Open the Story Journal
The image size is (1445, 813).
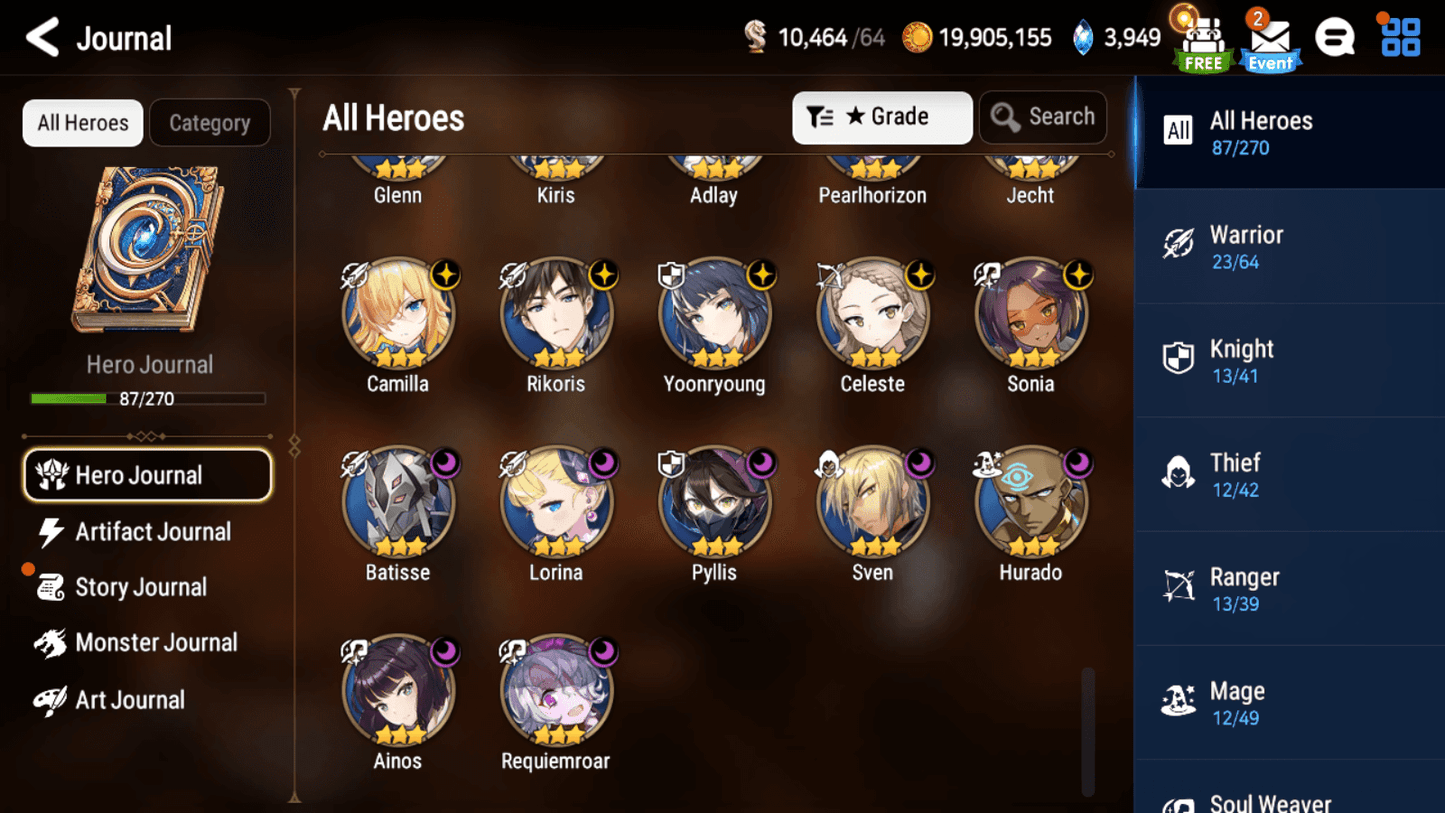(x=140, y=587)
